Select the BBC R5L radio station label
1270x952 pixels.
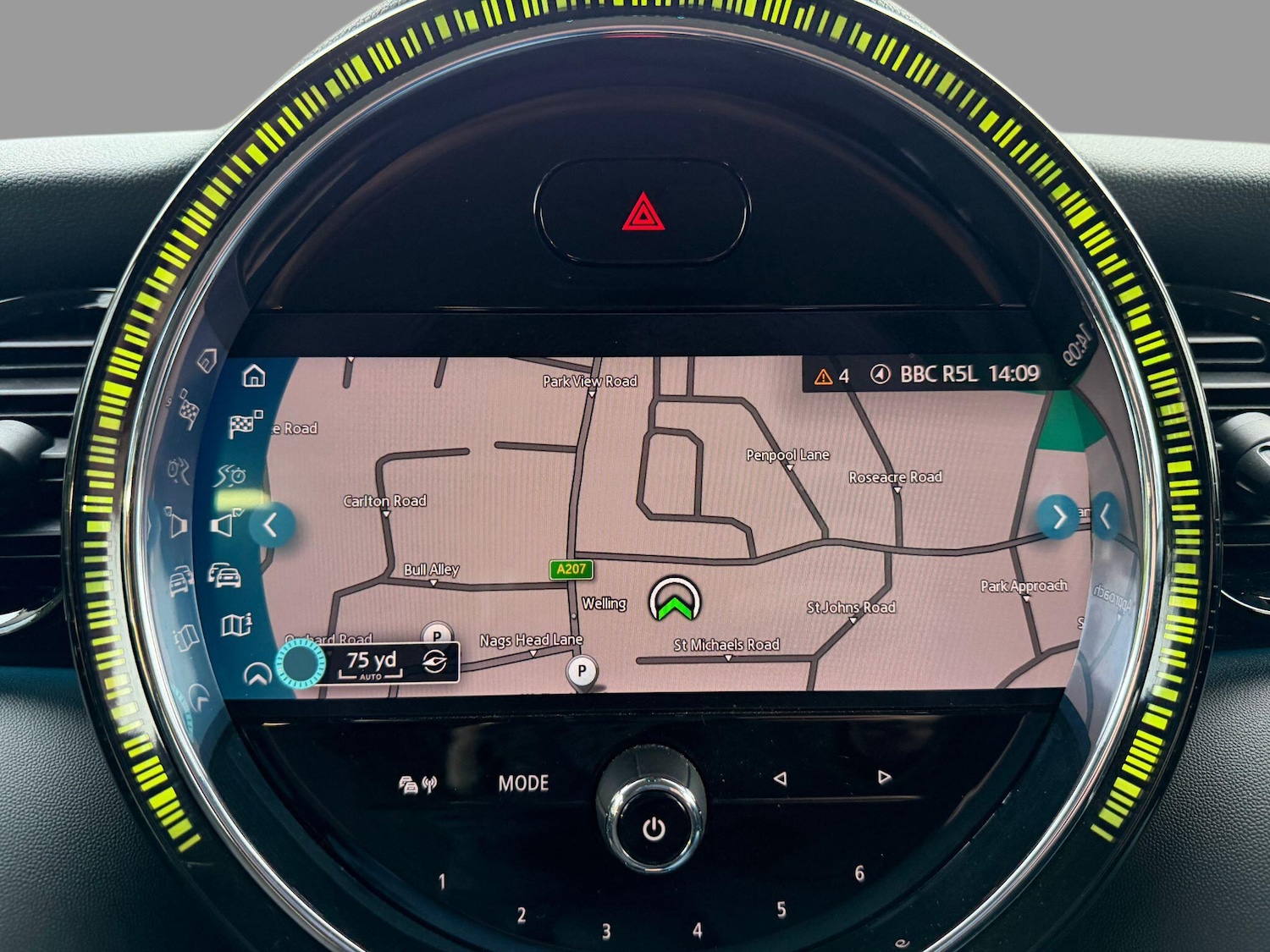tap(938, 374)
